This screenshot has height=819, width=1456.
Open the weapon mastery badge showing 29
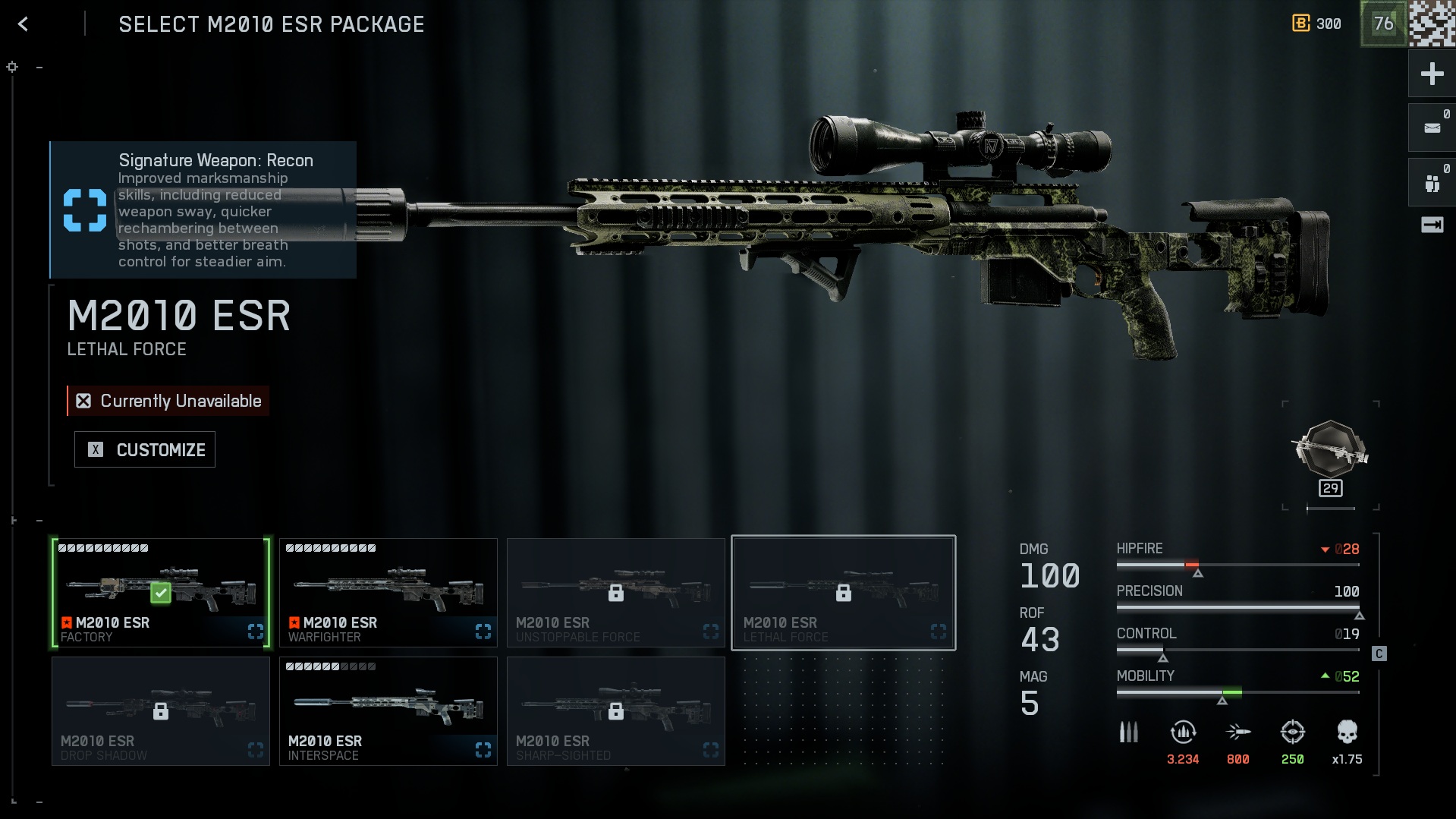pyautogui.click(x=1330, y=457)
